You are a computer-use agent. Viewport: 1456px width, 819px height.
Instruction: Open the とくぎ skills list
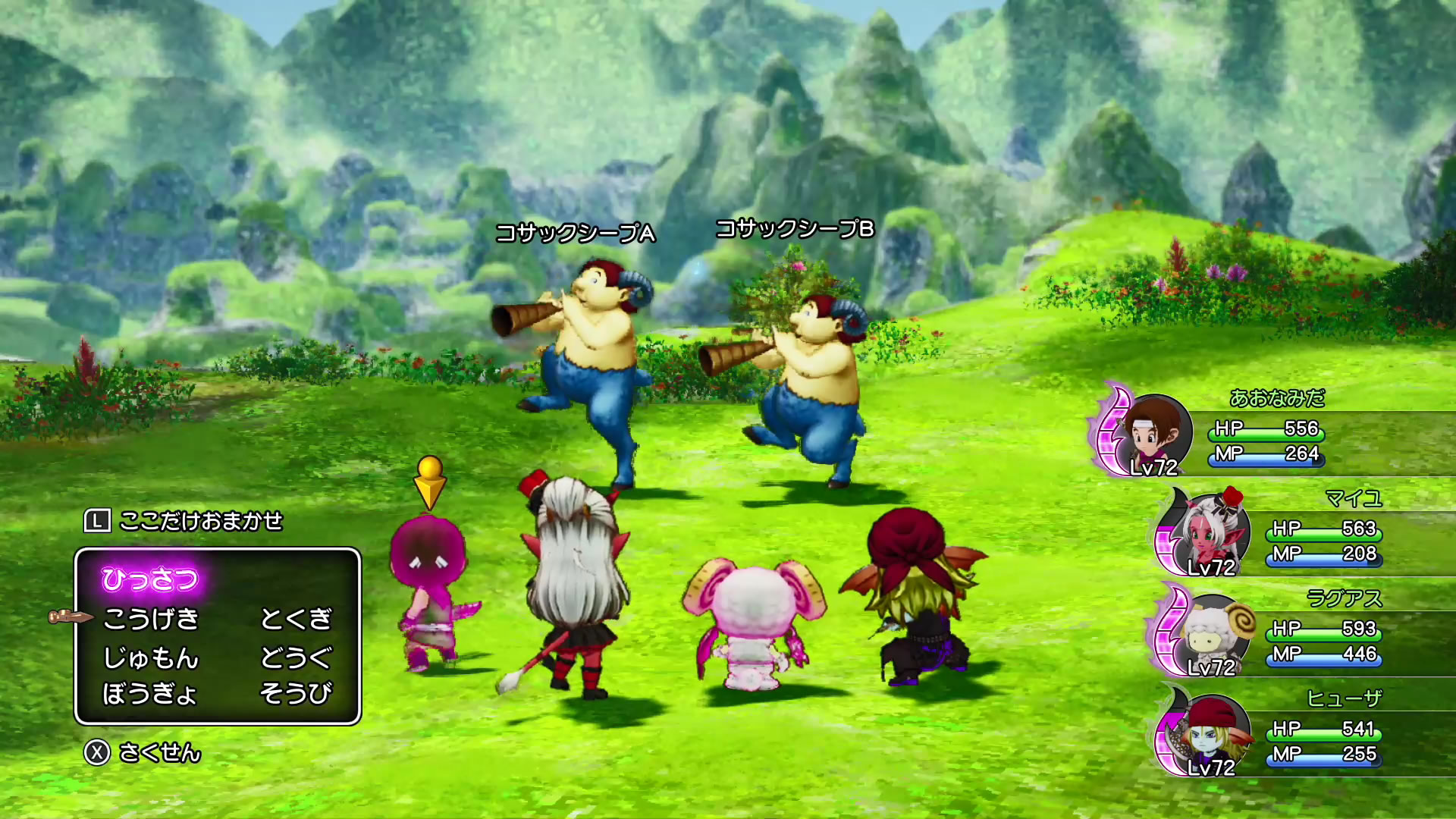296,619
